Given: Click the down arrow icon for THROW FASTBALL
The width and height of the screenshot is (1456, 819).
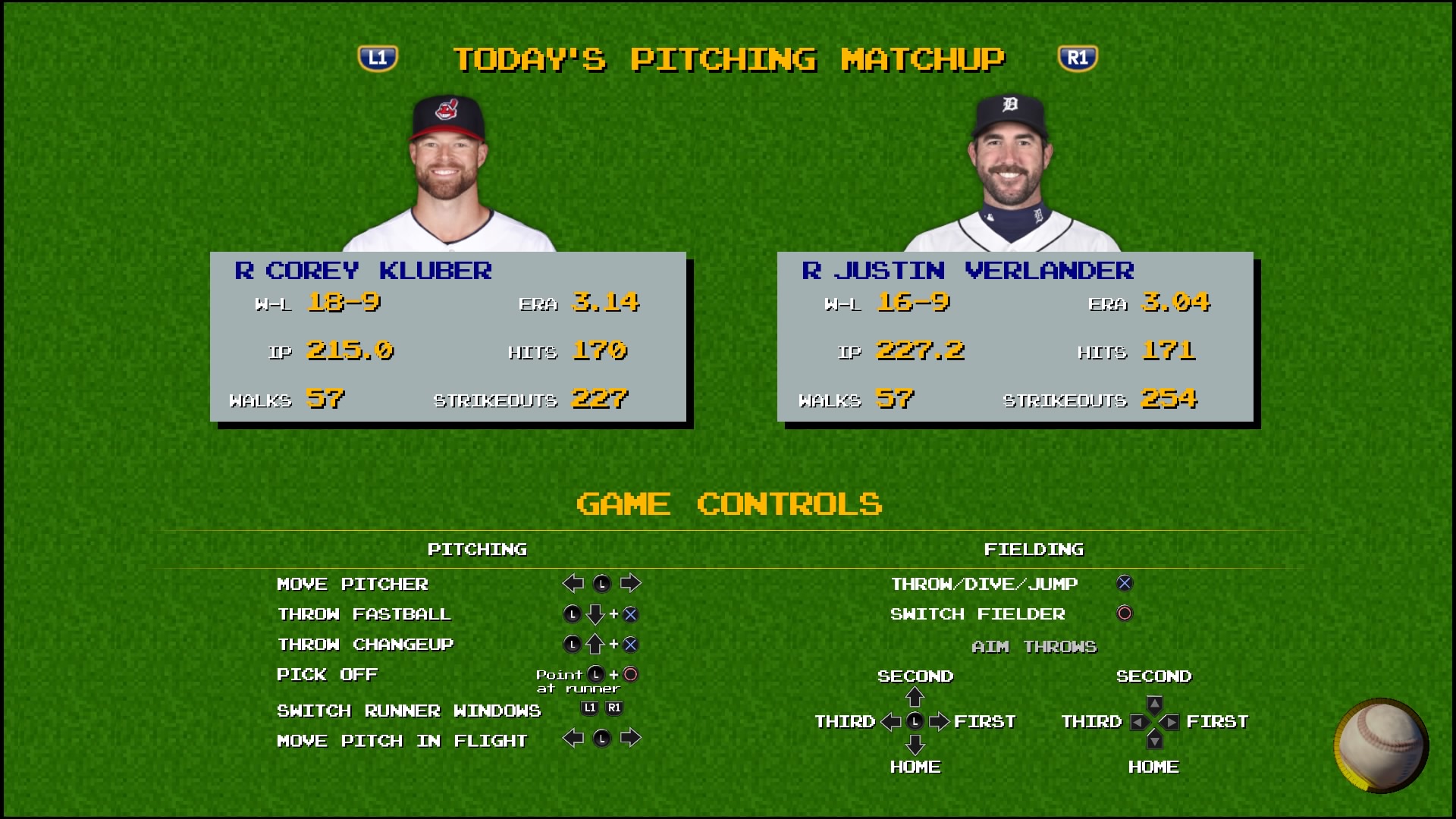Looking at the screenshot, I should click(595, 614).
